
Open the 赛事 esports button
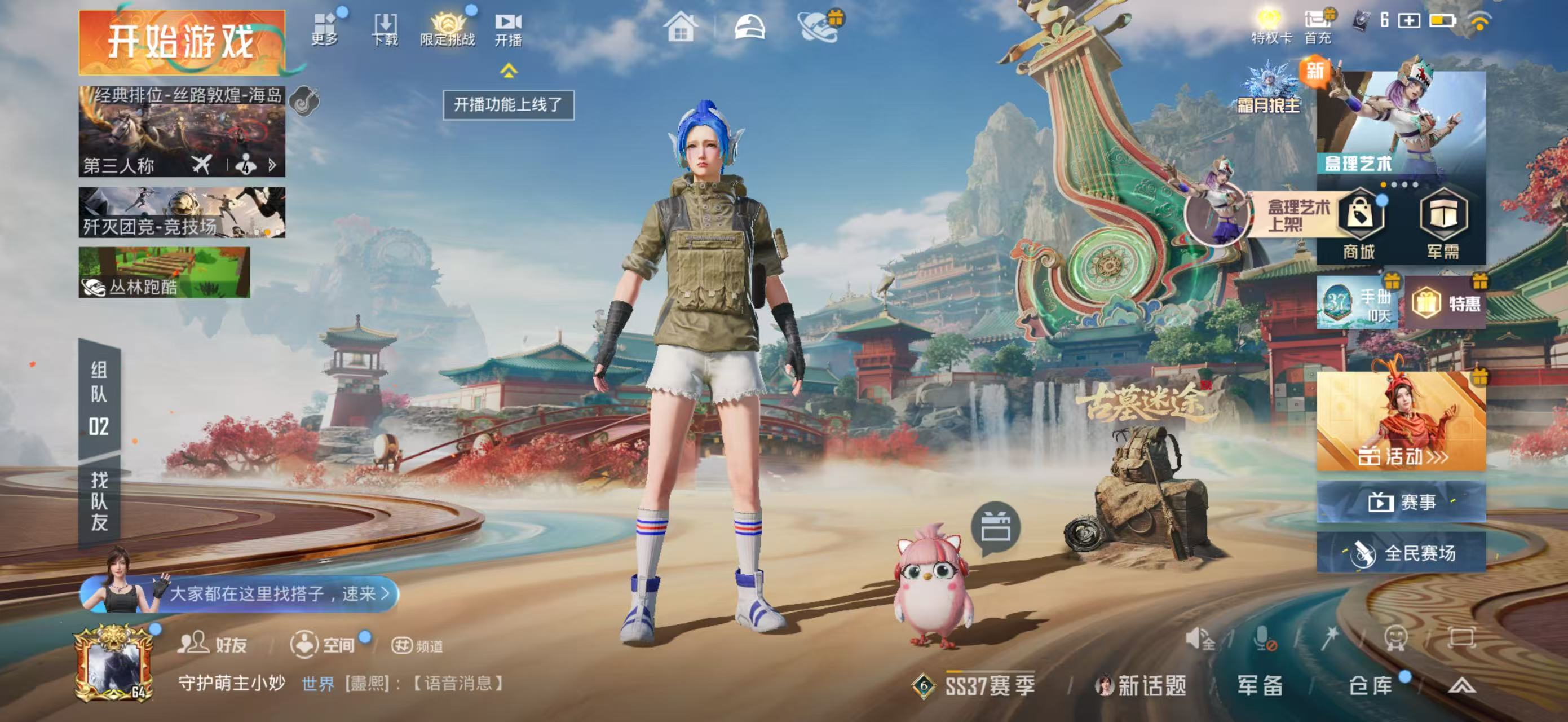tap(1401, 502)
